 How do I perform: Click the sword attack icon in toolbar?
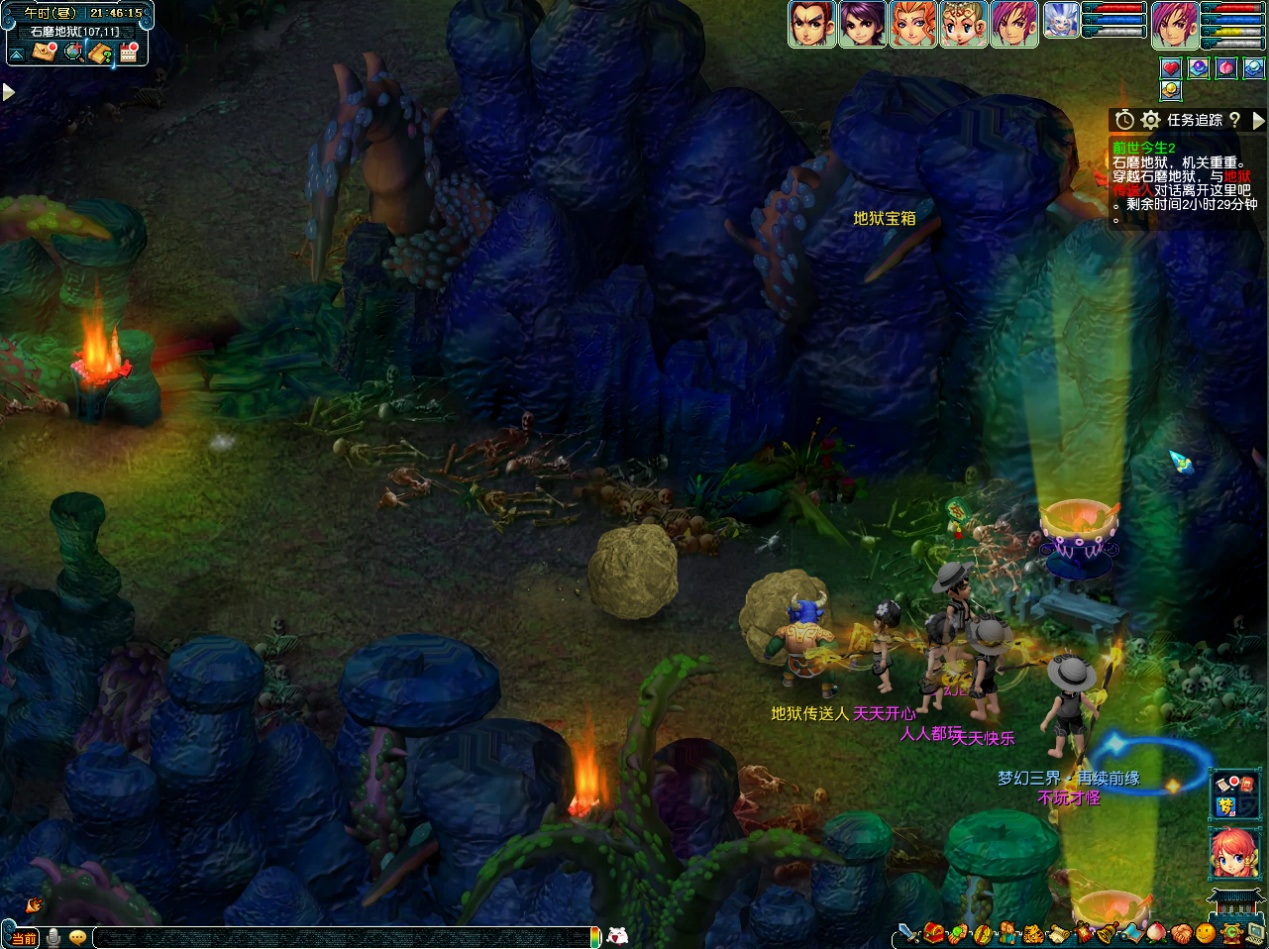(908, 934)
